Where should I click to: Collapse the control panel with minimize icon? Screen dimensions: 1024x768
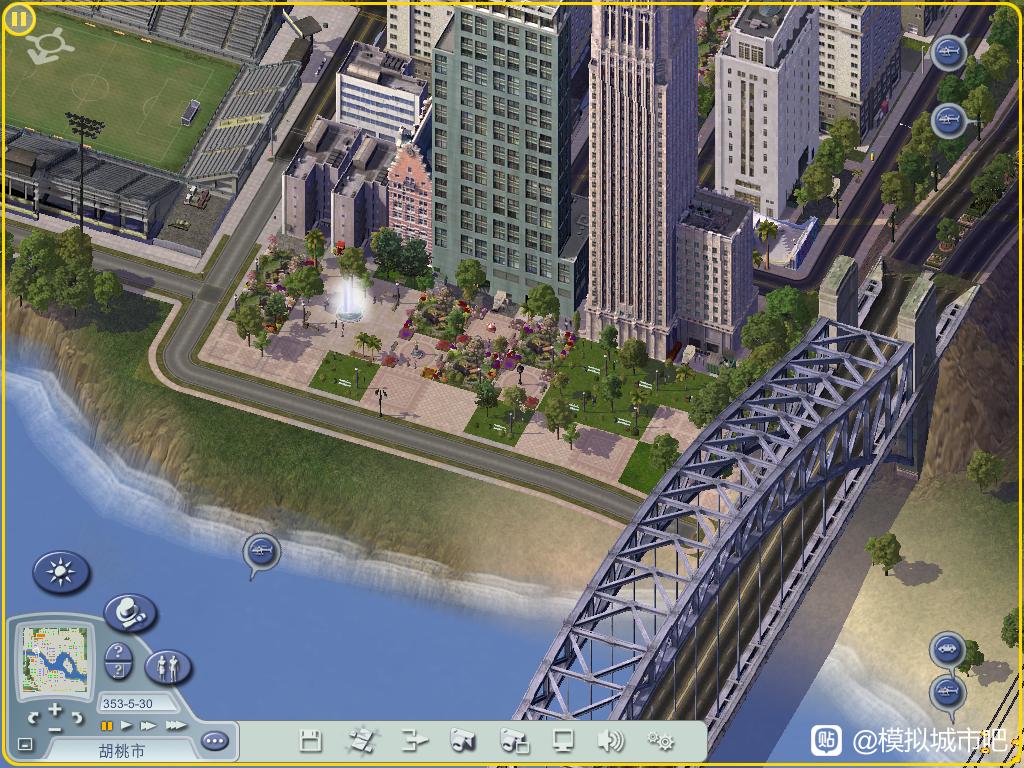25,744
